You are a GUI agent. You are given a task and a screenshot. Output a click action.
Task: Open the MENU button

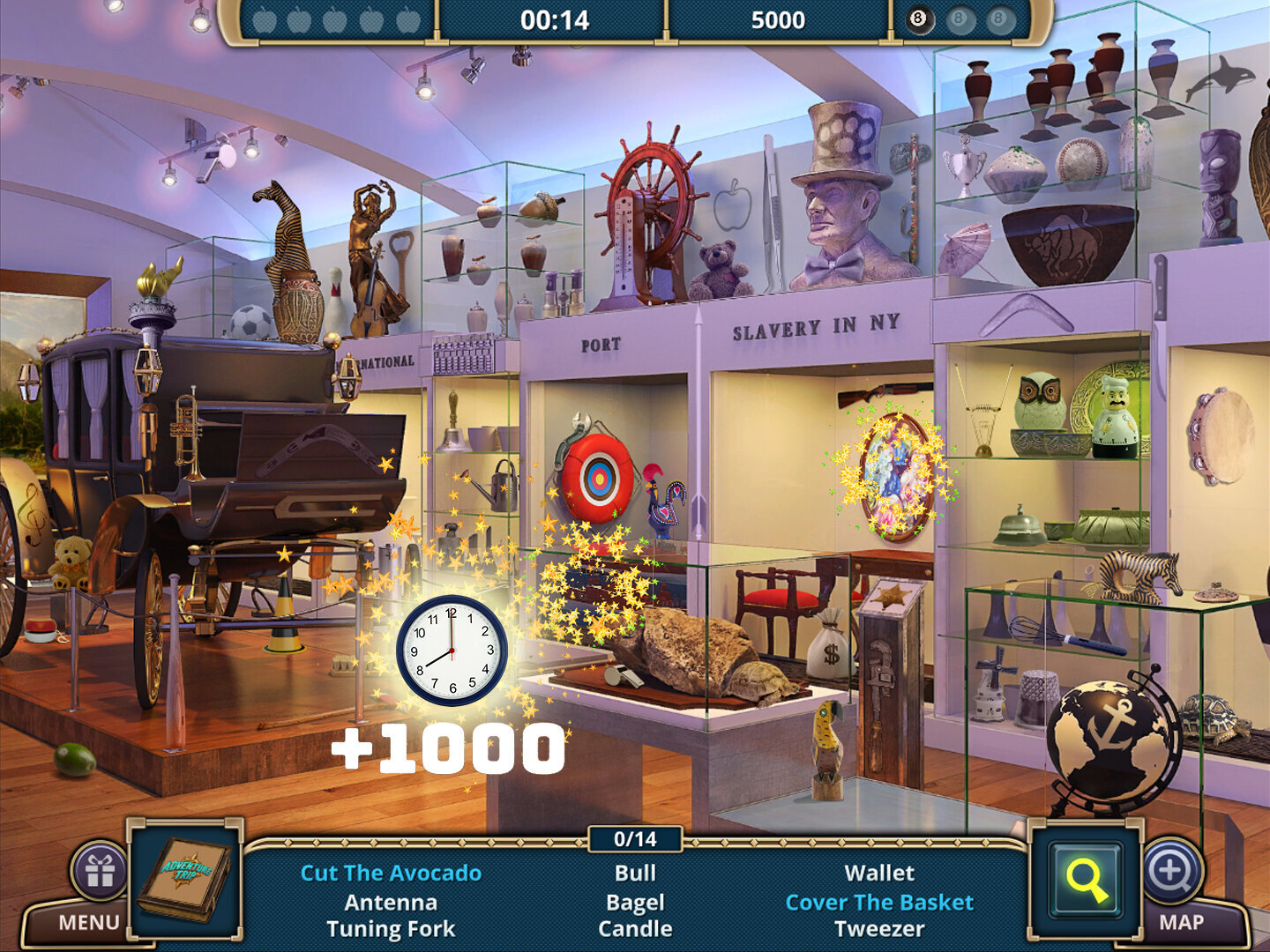[x=88, y=922]
